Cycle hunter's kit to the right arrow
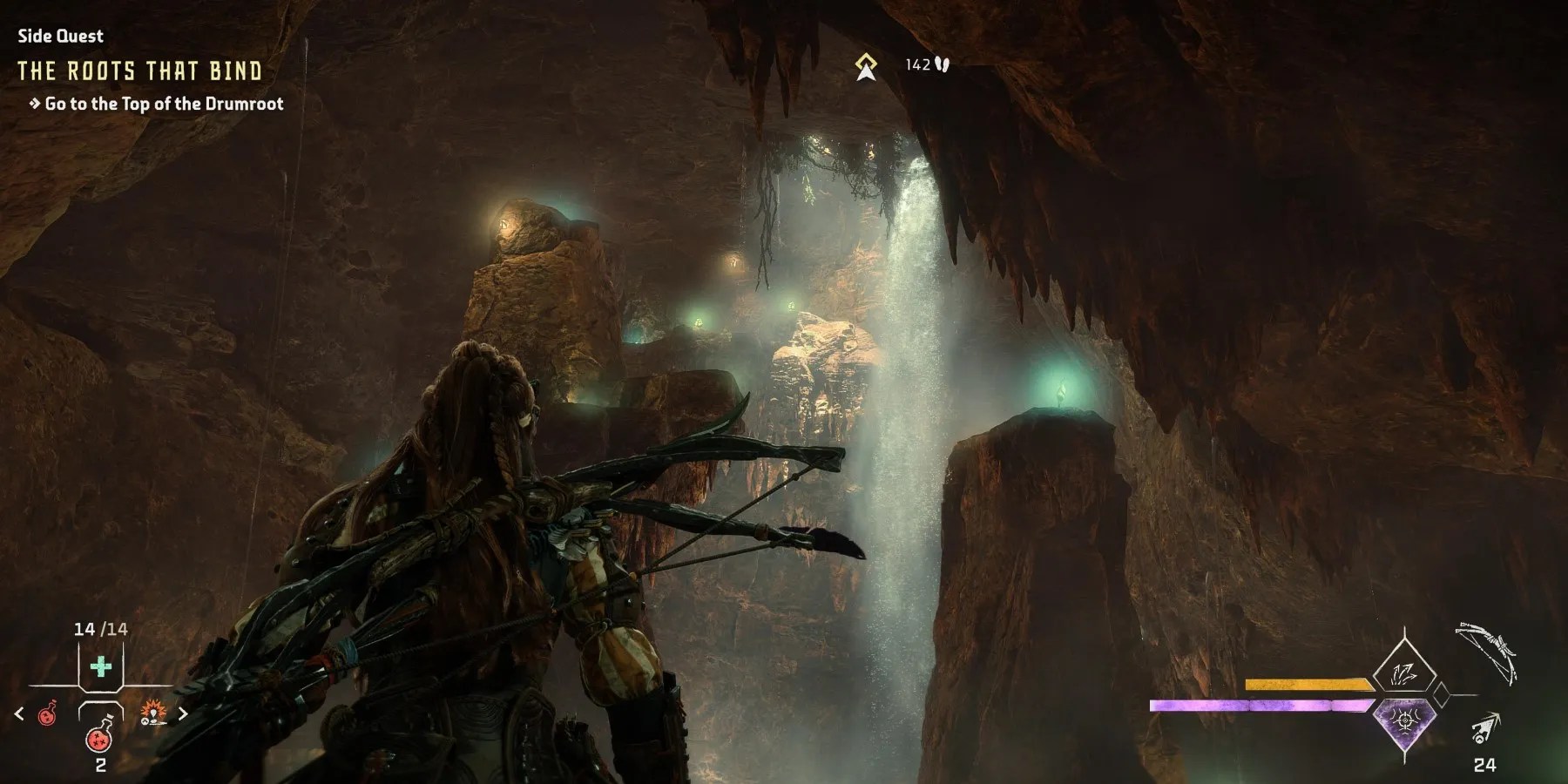1568x784 pixels. click(183, 714)
